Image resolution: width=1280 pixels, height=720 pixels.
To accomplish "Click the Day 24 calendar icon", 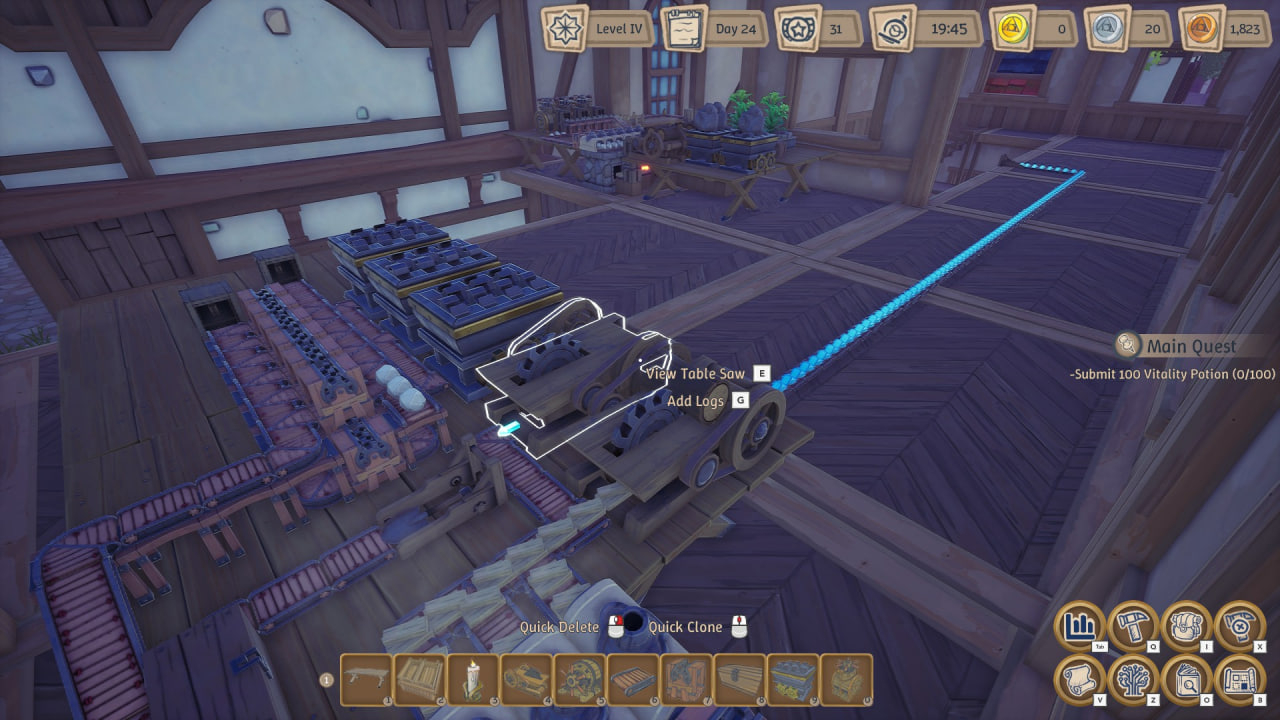I will (x=685, y=28).
